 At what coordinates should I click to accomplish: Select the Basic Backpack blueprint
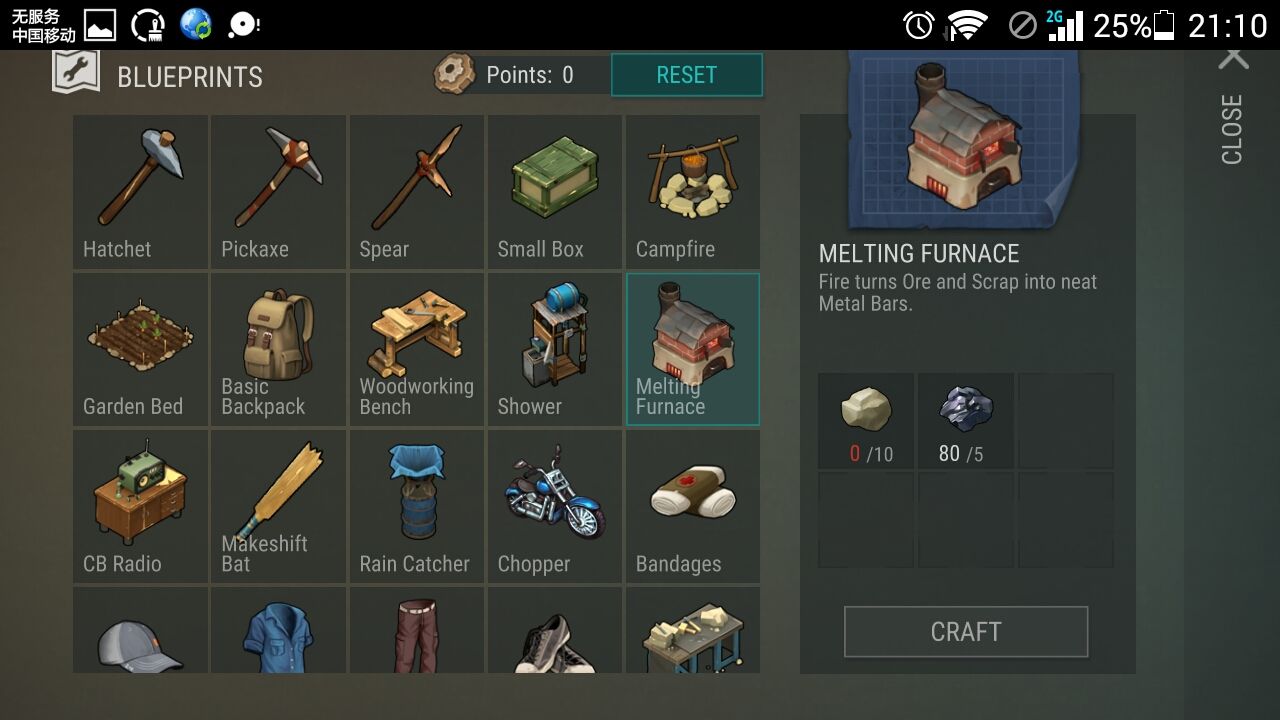tap(278, 349)
